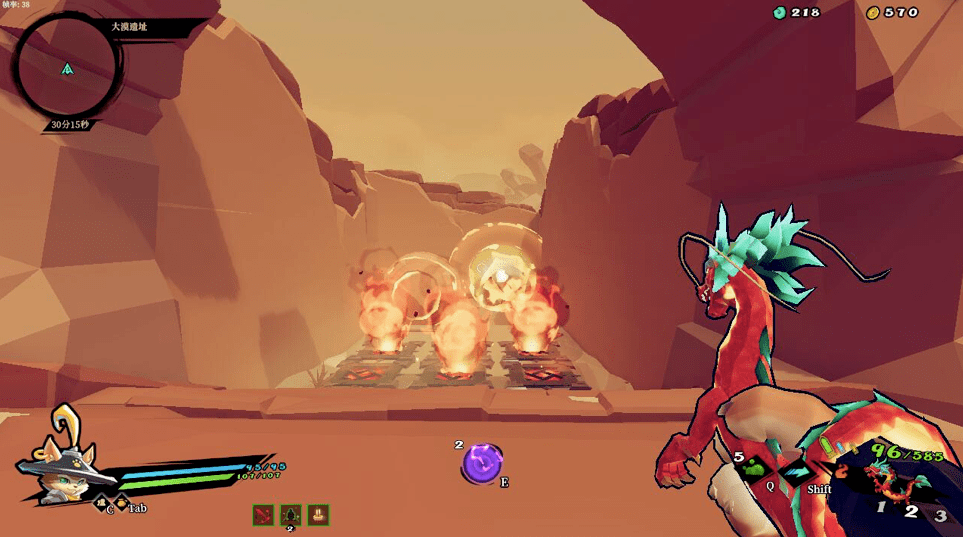Select the cat hero portrait
This screenshot has width=963, height=537.
[x=62, y=472]
